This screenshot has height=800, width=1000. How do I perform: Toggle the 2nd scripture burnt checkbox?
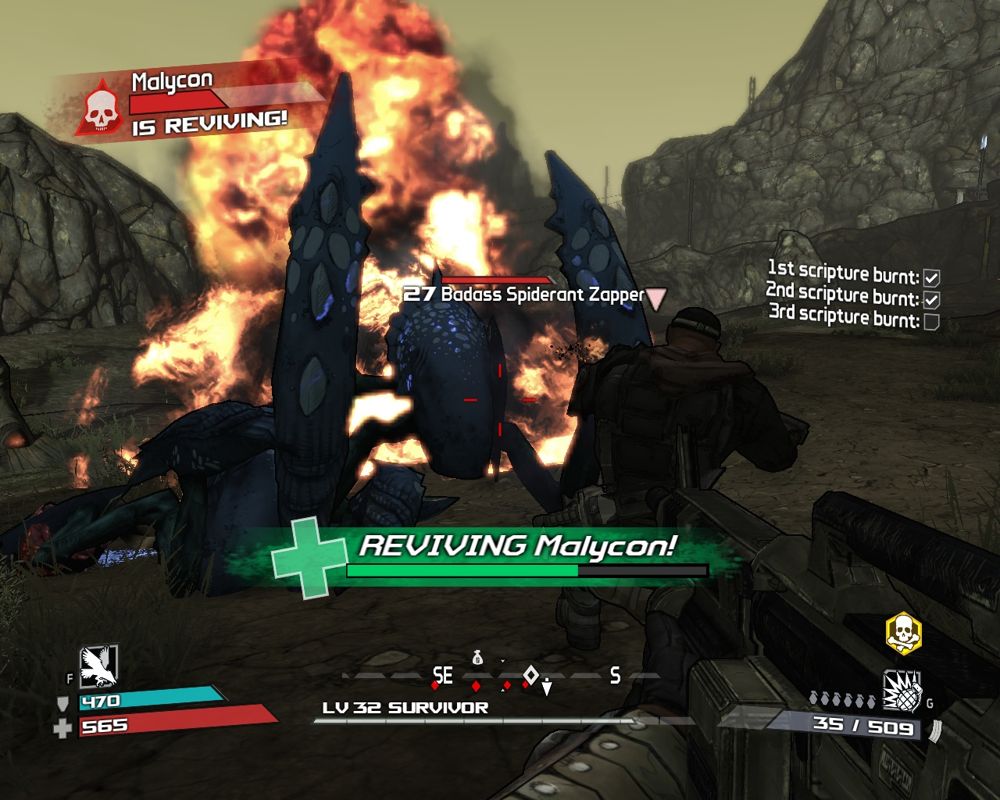click(x=931, y=299)
